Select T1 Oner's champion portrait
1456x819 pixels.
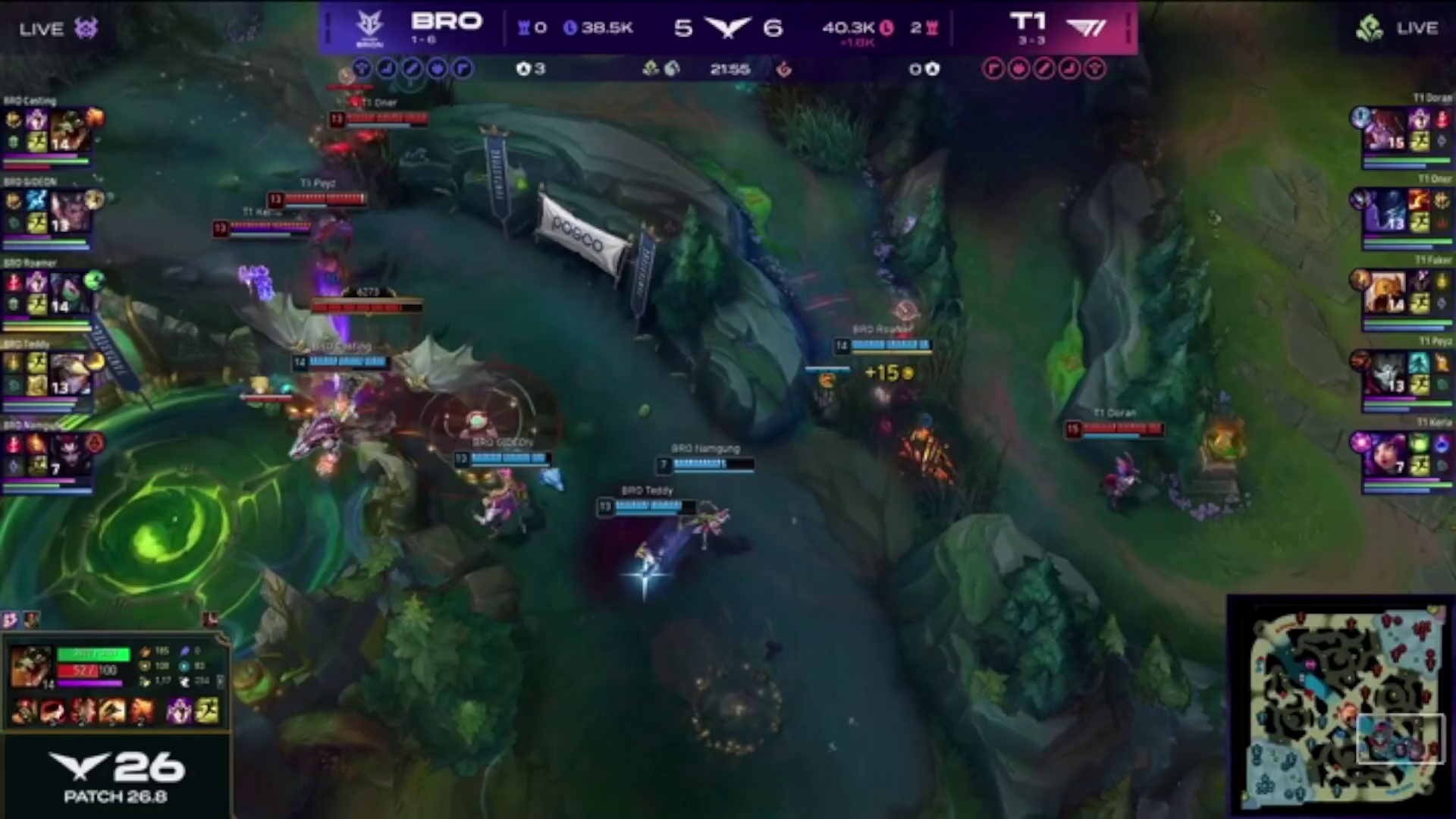[1385, 212]
